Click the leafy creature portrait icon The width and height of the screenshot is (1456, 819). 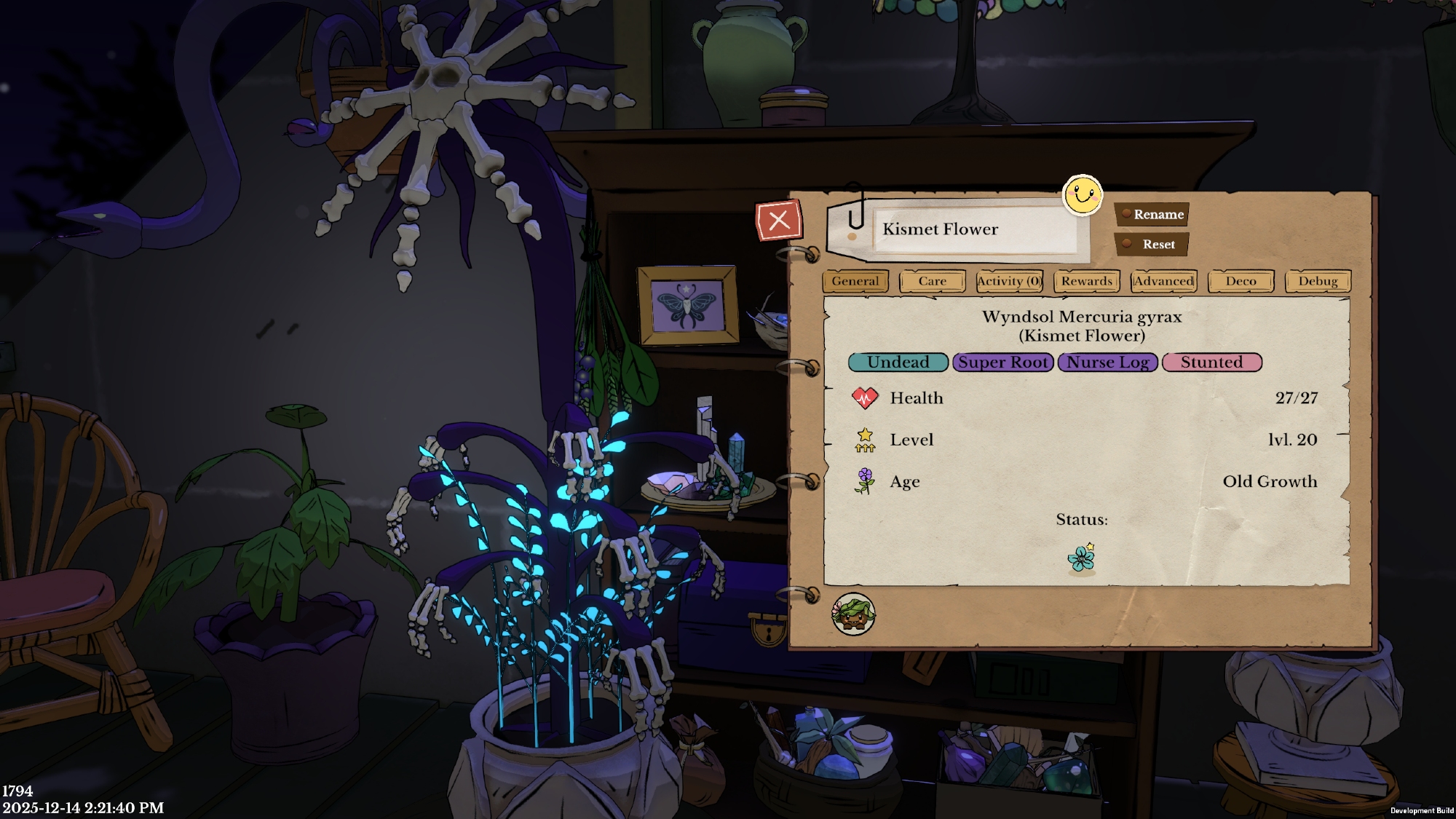click(853, 614)
